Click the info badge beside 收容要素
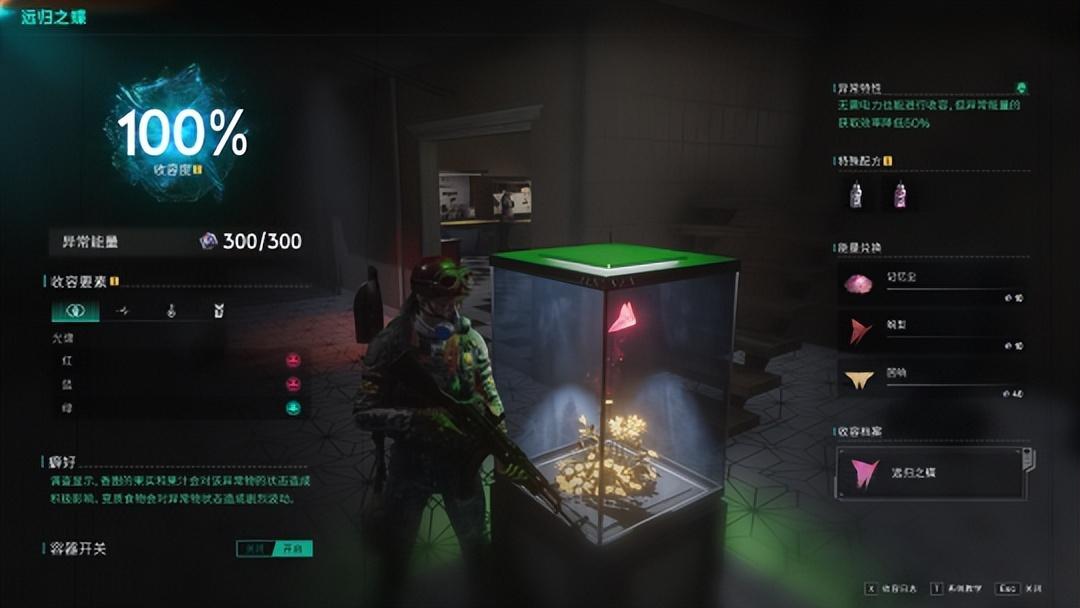This screenshot has height=608, width=1080. (x=115, y=281)
